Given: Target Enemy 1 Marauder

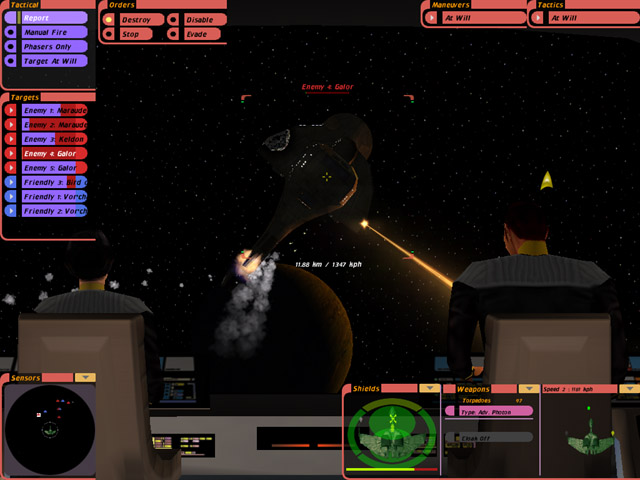Looking at the screenshot, I should click(54, 110).
